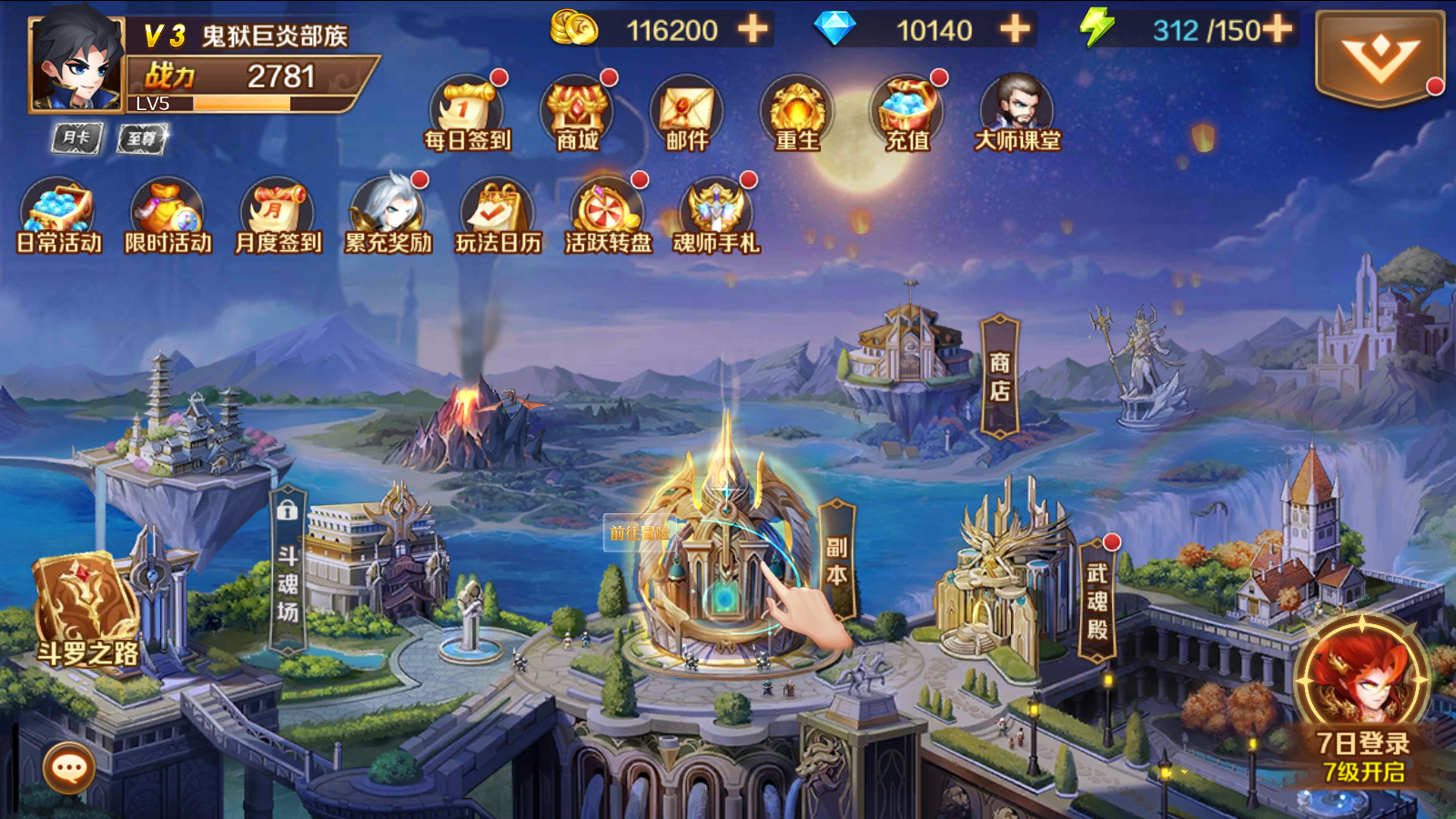Add more gold coins with plus button
Screen dimensions: 1456x819
point(753,29)
